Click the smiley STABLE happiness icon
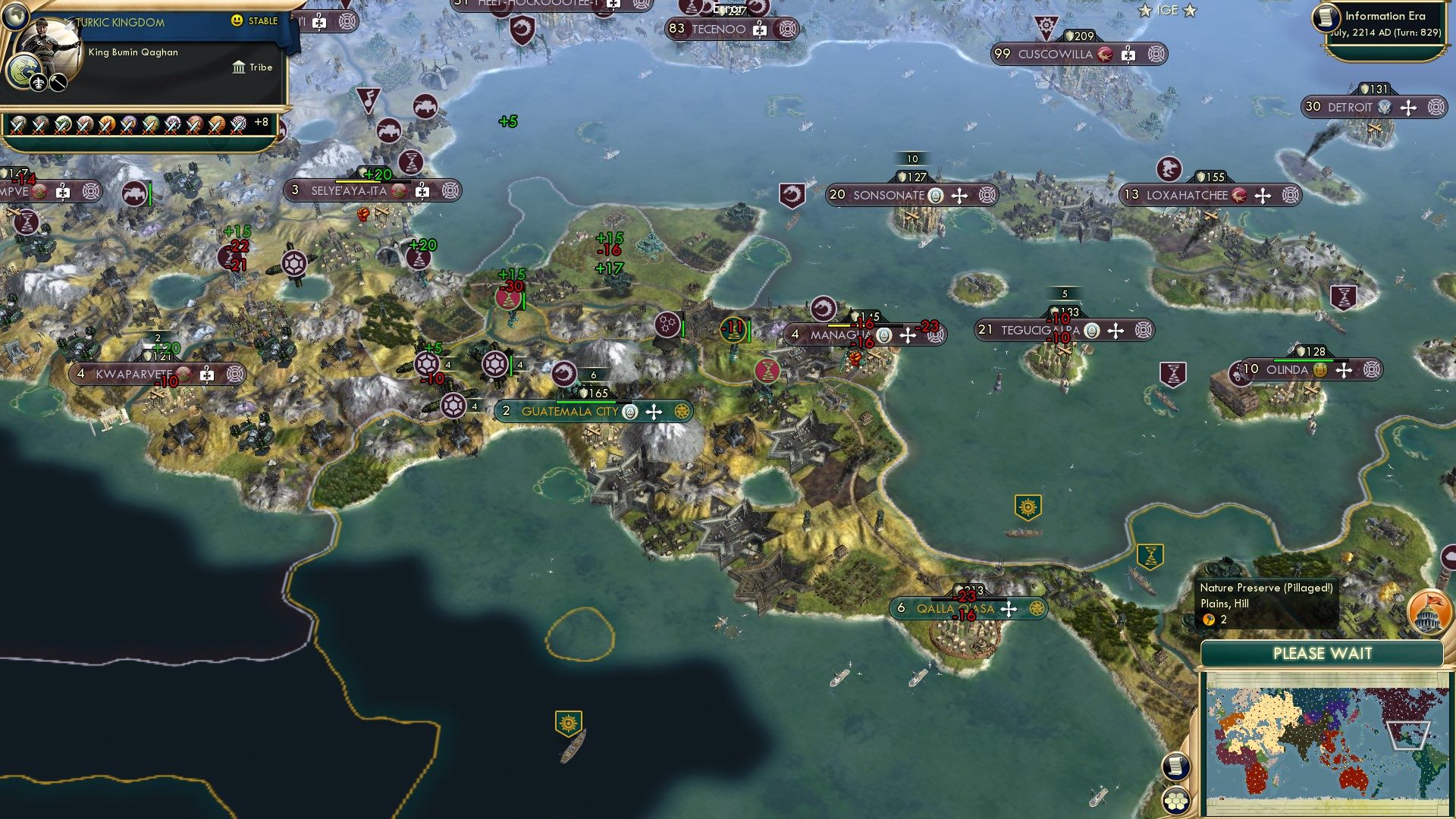 [238, 21]
